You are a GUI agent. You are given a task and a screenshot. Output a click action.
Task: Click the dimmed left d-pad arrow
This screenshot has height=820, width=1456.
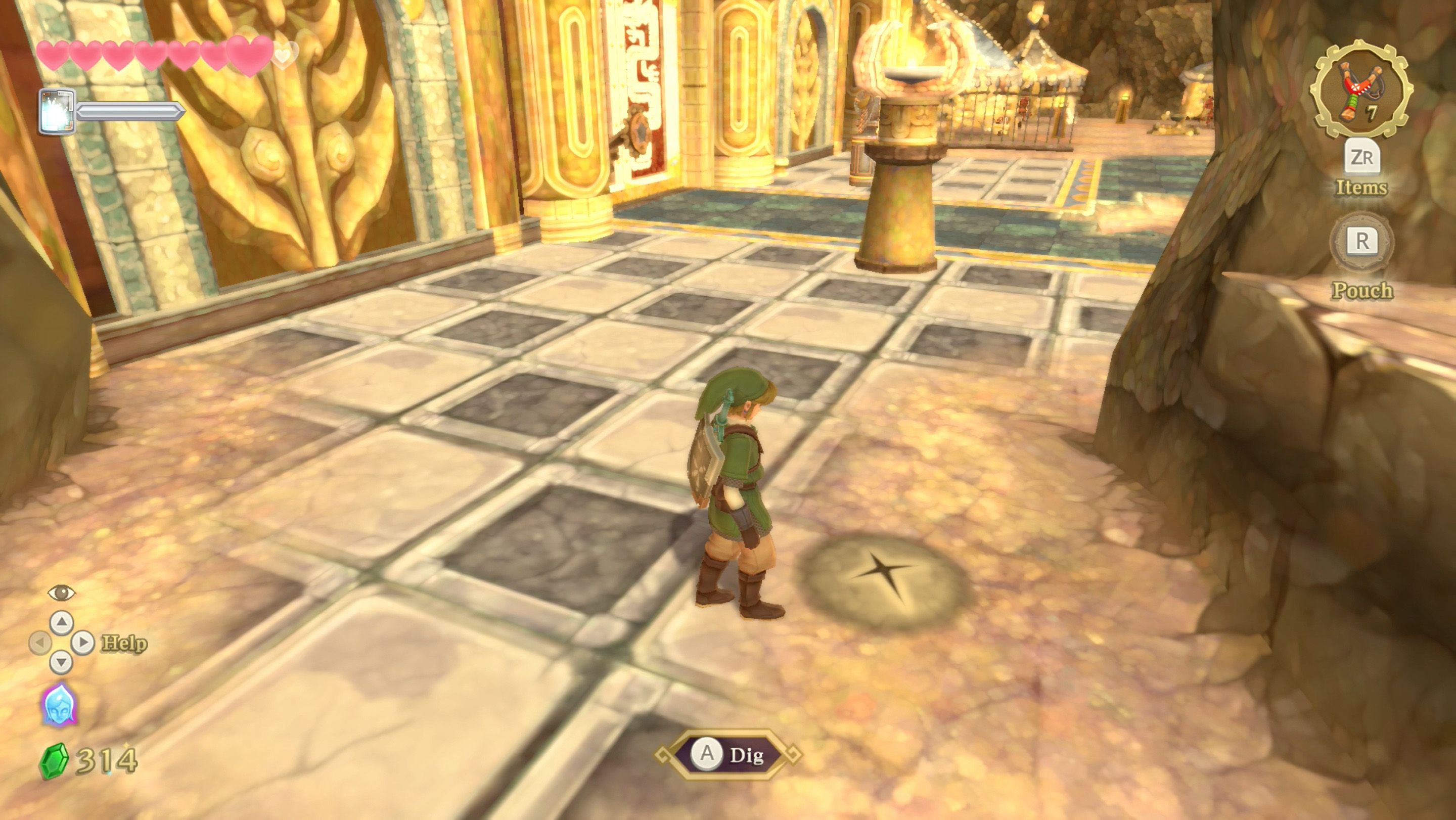(42, 643)
